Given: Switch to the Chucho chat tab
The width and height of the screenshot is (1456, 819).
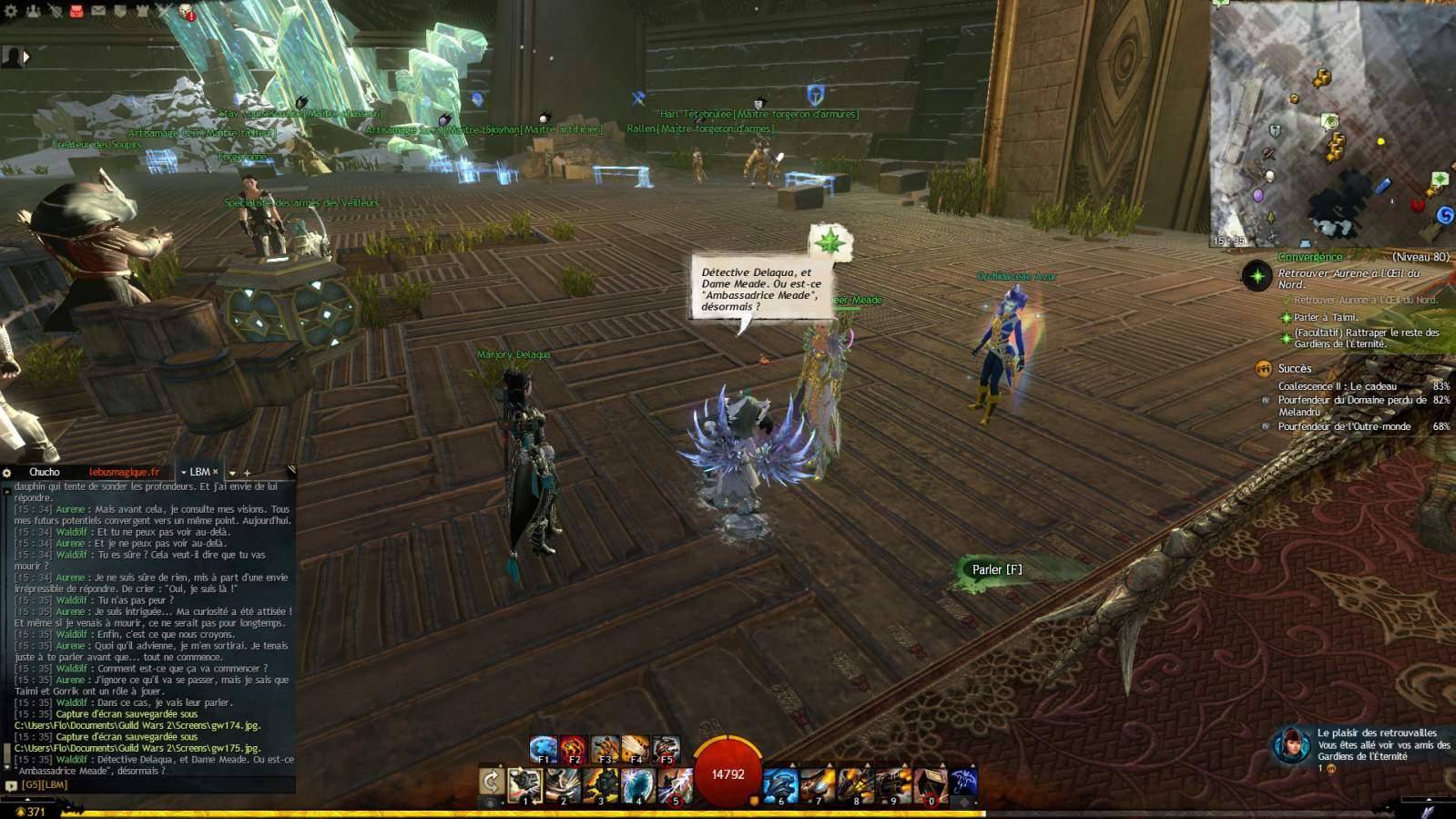Looking at the screenshot, I should coord(44,472).
